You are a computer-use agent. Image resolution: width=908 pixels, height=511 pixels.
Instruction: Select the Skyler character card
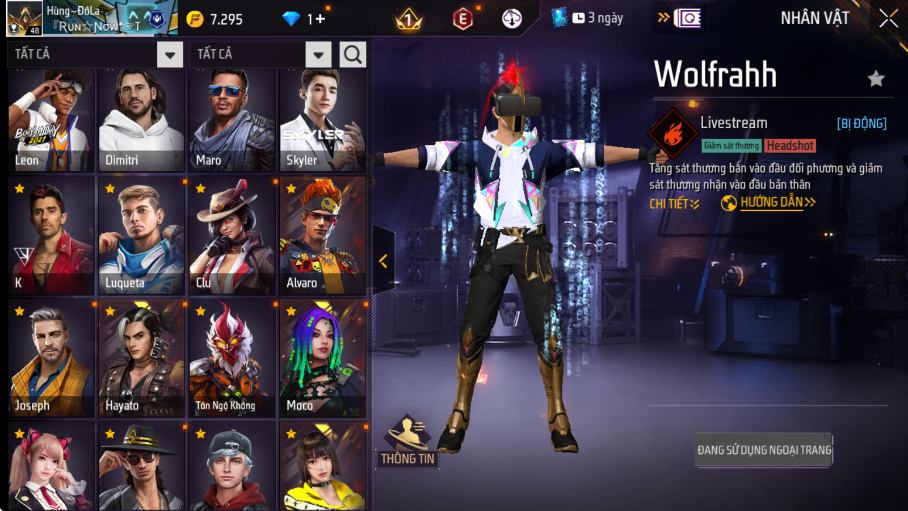[322, 120]
